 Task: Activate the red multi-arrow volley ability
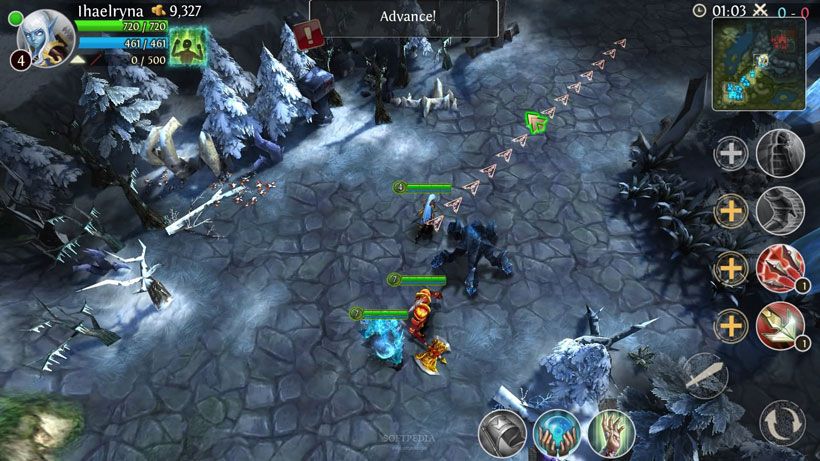tap(780, 268)
